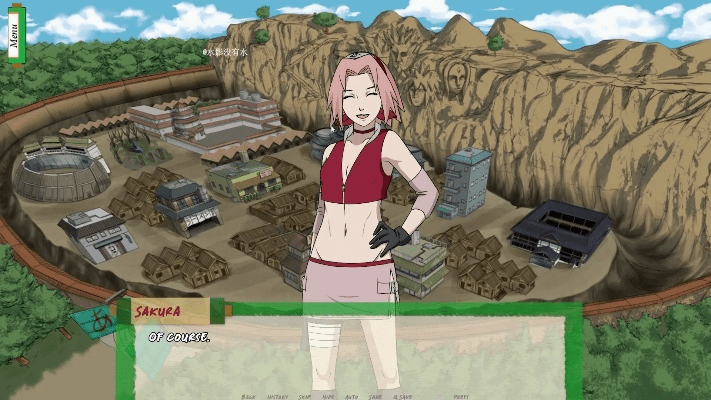Activate Skip in the quick menu

(305, 396)
